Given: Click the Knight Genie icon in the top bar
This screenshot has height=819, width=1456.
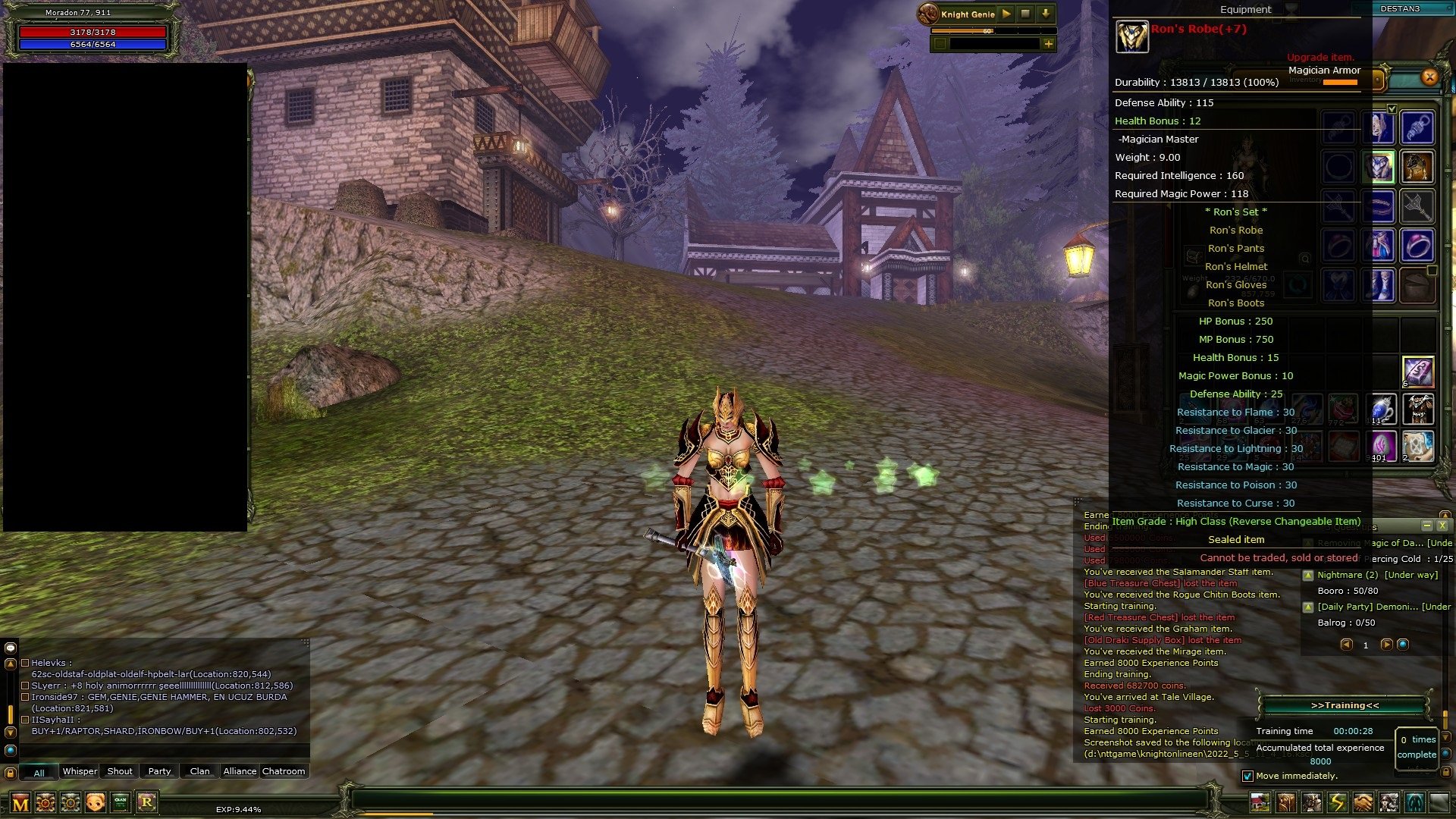Looking at the screenshot, I should pyautogui.click(x=930, y=13).
